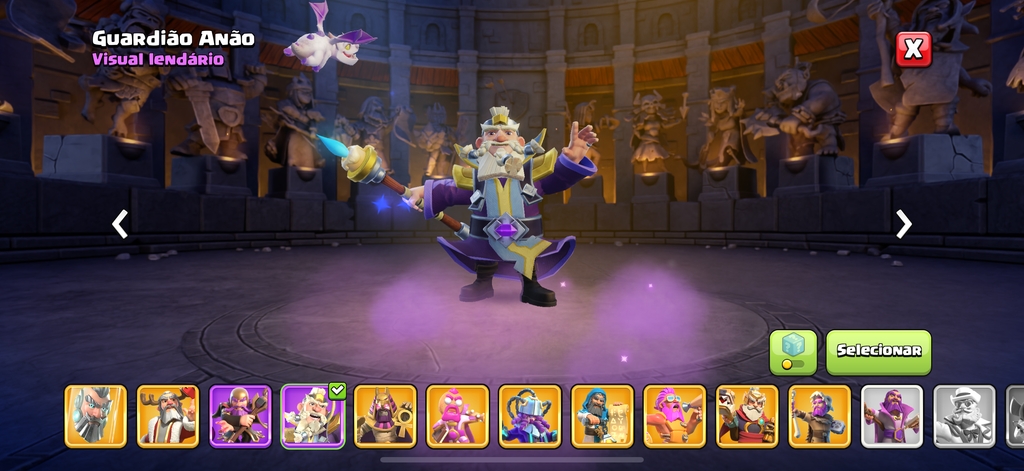Image resolution: width=1024 pixels, height=471 pixels.
Task: Pick the blue-helmeted tentacle Warden skin
Action: [x=530, y=416]
